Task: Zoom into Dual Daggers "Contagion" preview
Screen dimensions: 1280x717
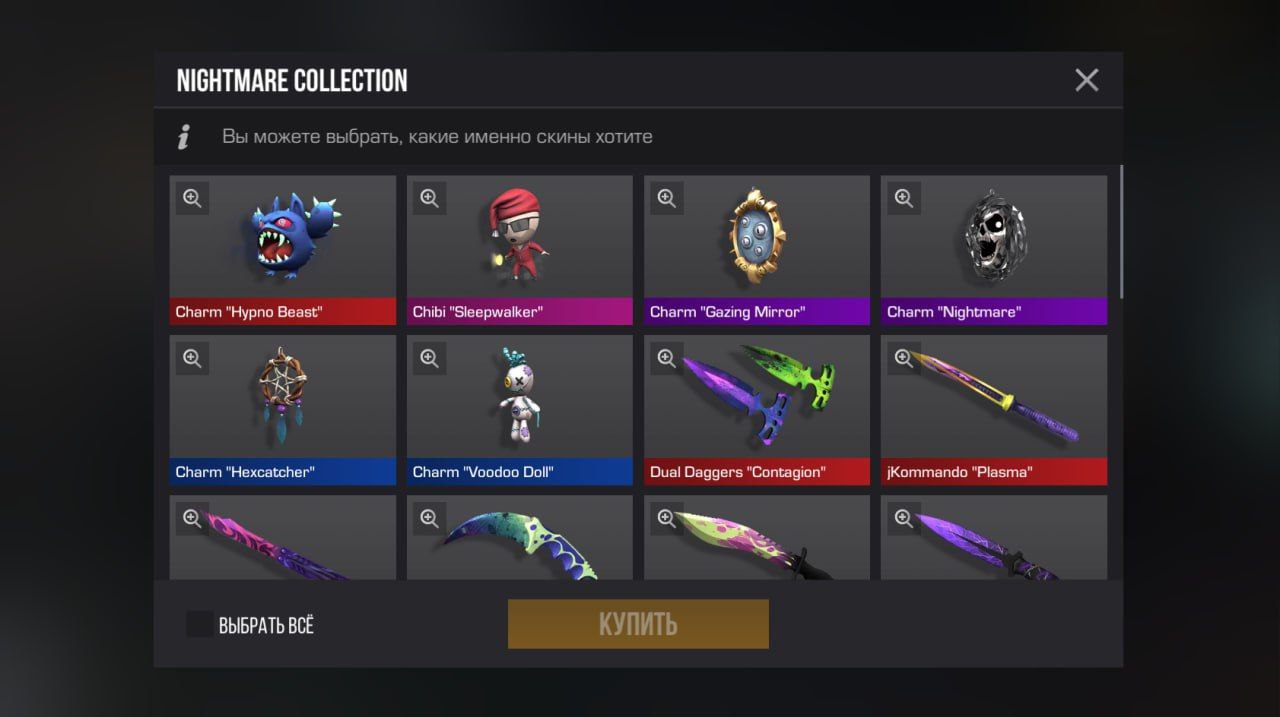Action: [666, 358]
